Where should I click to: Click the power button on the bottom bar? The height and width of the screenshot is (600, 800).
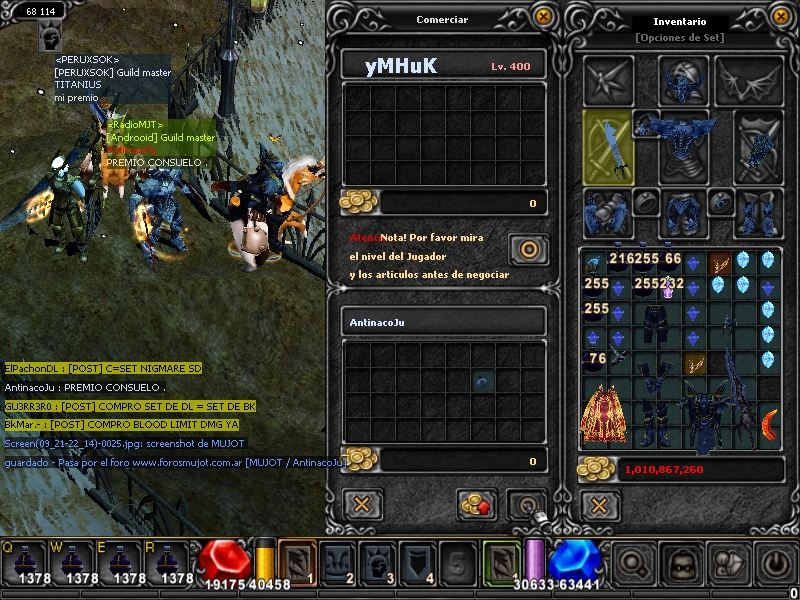(x=776, y=565)
